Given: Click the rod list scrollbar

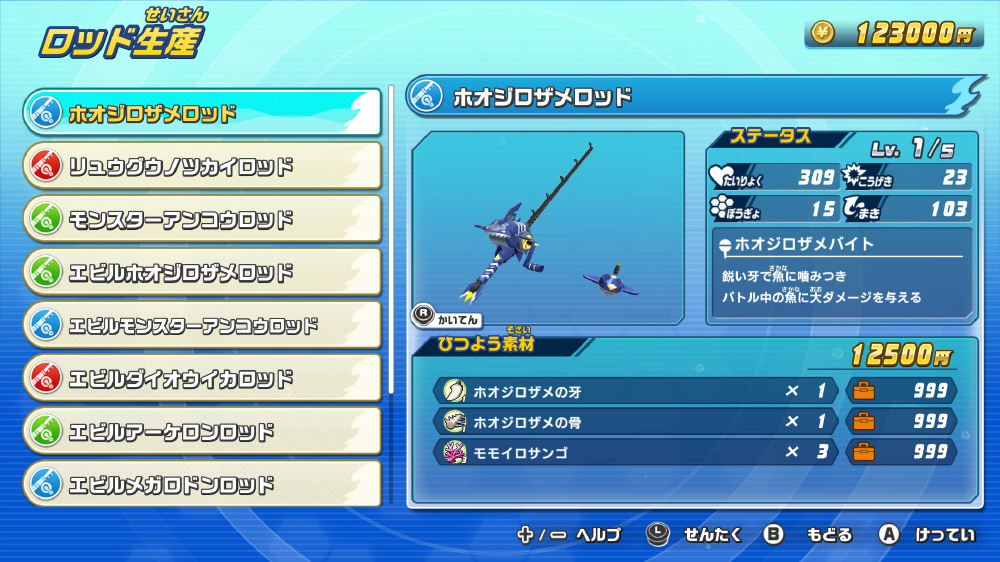Looking at the screenshot, I should pos(391,240).
